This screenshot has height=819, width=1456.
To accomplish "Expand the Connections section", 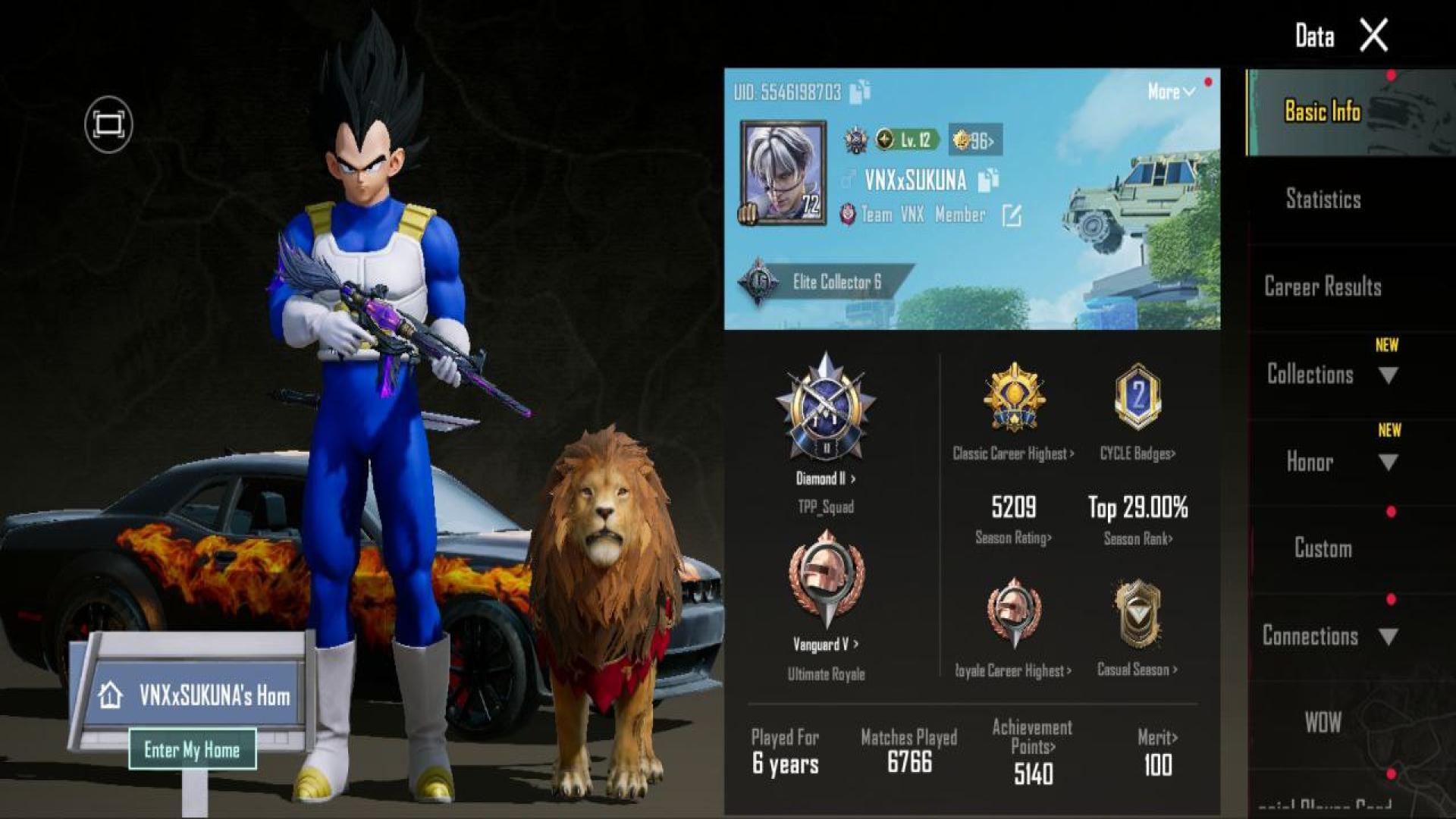I will click(1327, 636).
